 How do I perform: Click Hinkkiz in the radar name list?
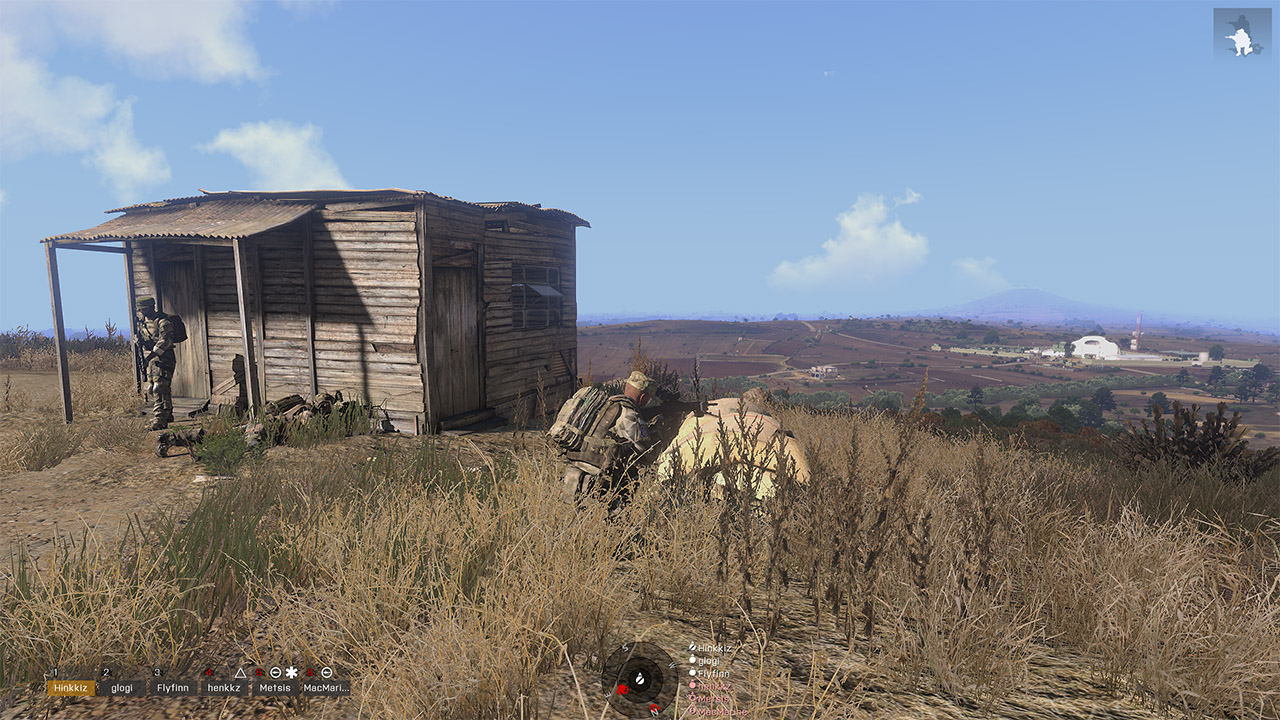(x=714, y=648)
